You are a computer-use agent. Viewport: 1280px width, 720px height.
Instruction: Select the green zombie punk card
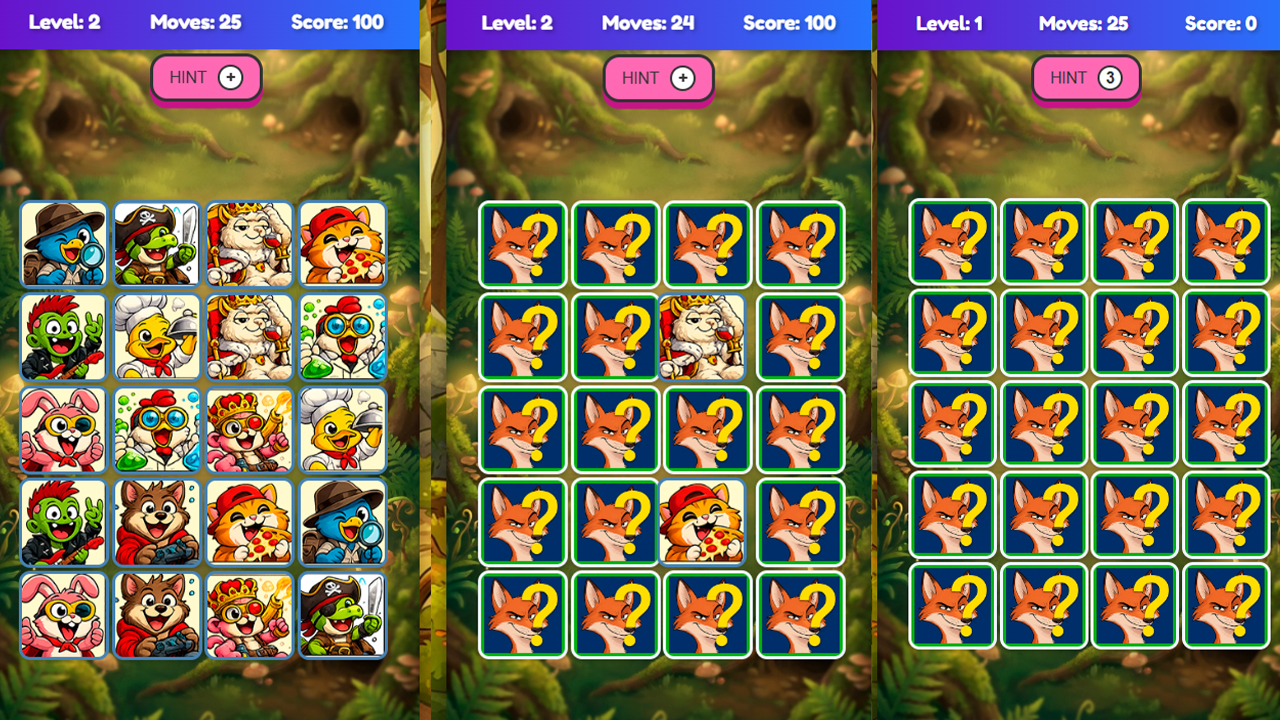[63, 337]
